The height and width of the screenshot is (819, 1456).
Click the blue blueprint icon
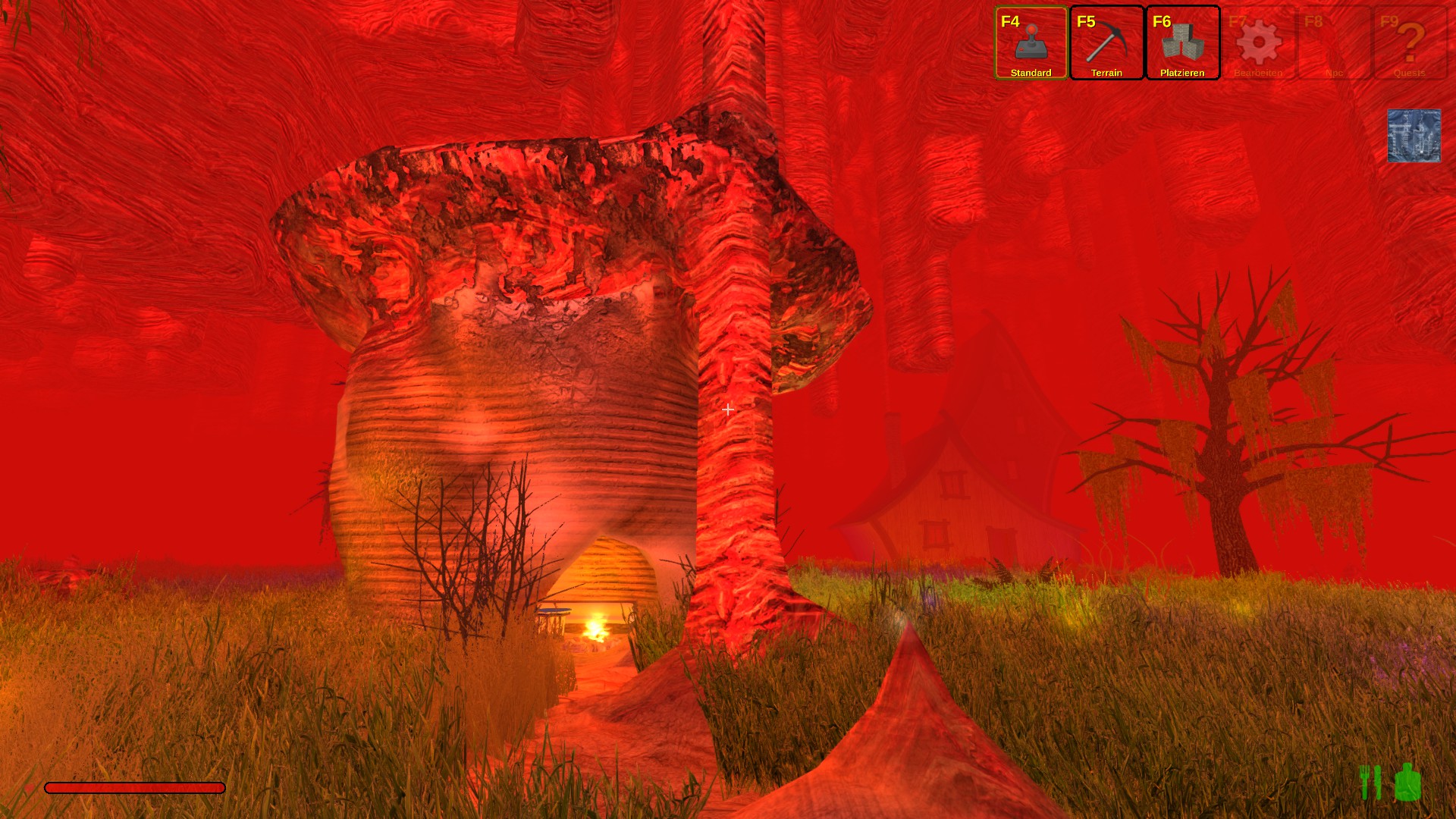tap(1414, 136)
